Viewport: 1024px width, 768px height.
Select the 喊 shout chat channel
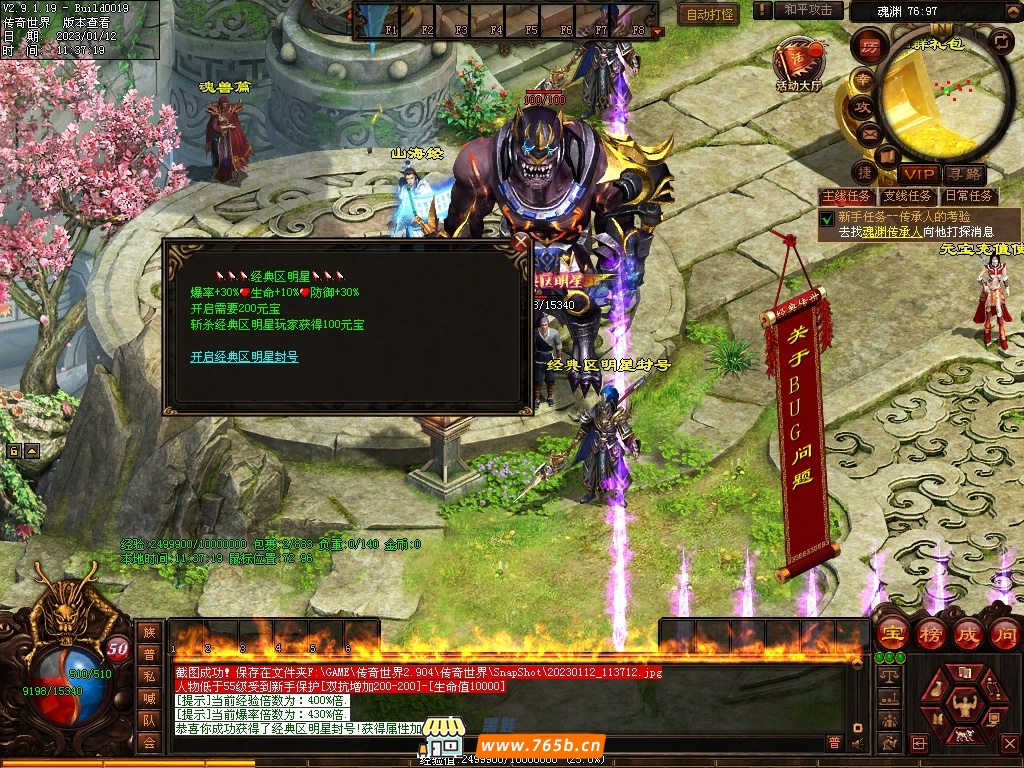point(149,697)
